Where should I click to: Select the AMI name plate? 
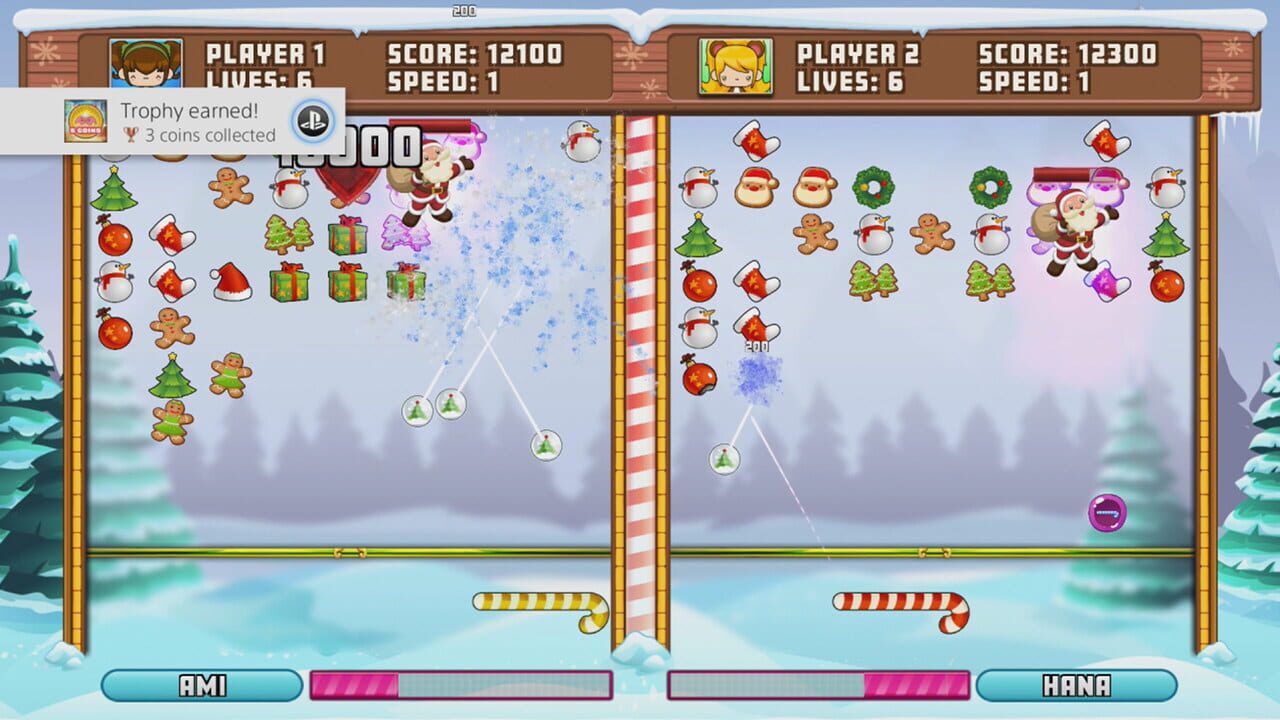coord(202,686)
